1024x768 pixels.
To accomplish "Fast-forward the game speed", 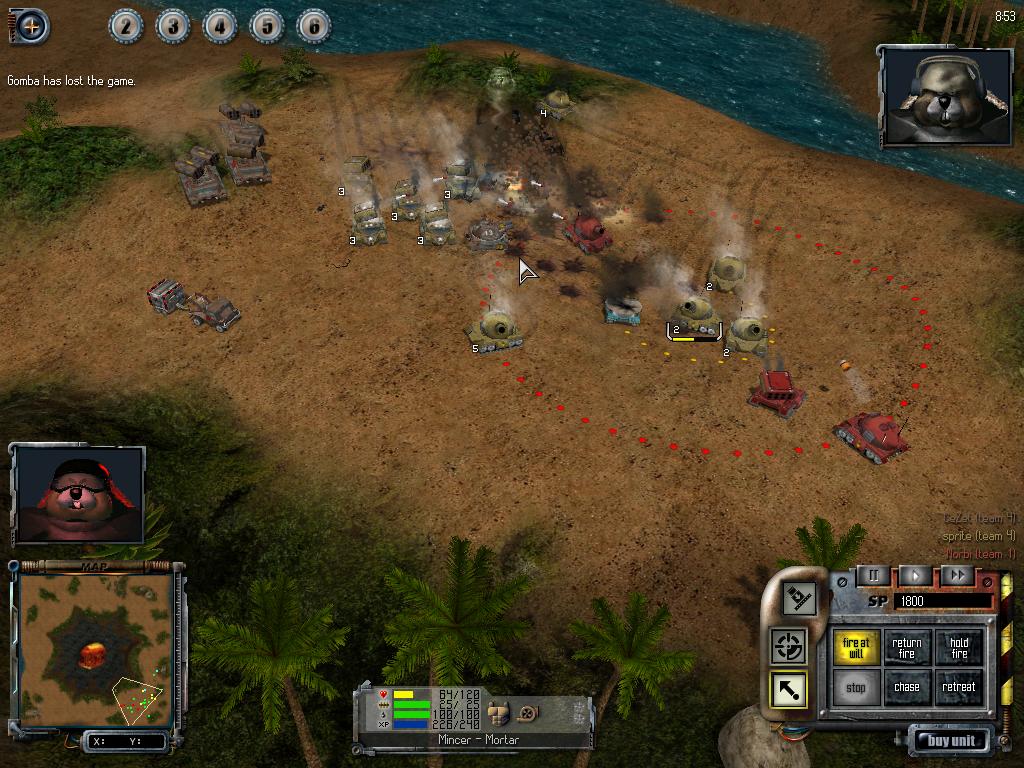I will [x=957, y=575].
